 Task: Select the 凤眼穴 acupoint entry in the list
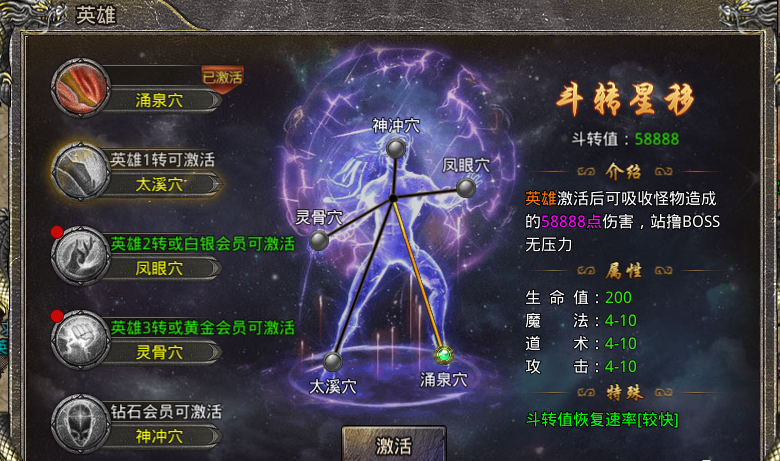[x=148, y=257]
